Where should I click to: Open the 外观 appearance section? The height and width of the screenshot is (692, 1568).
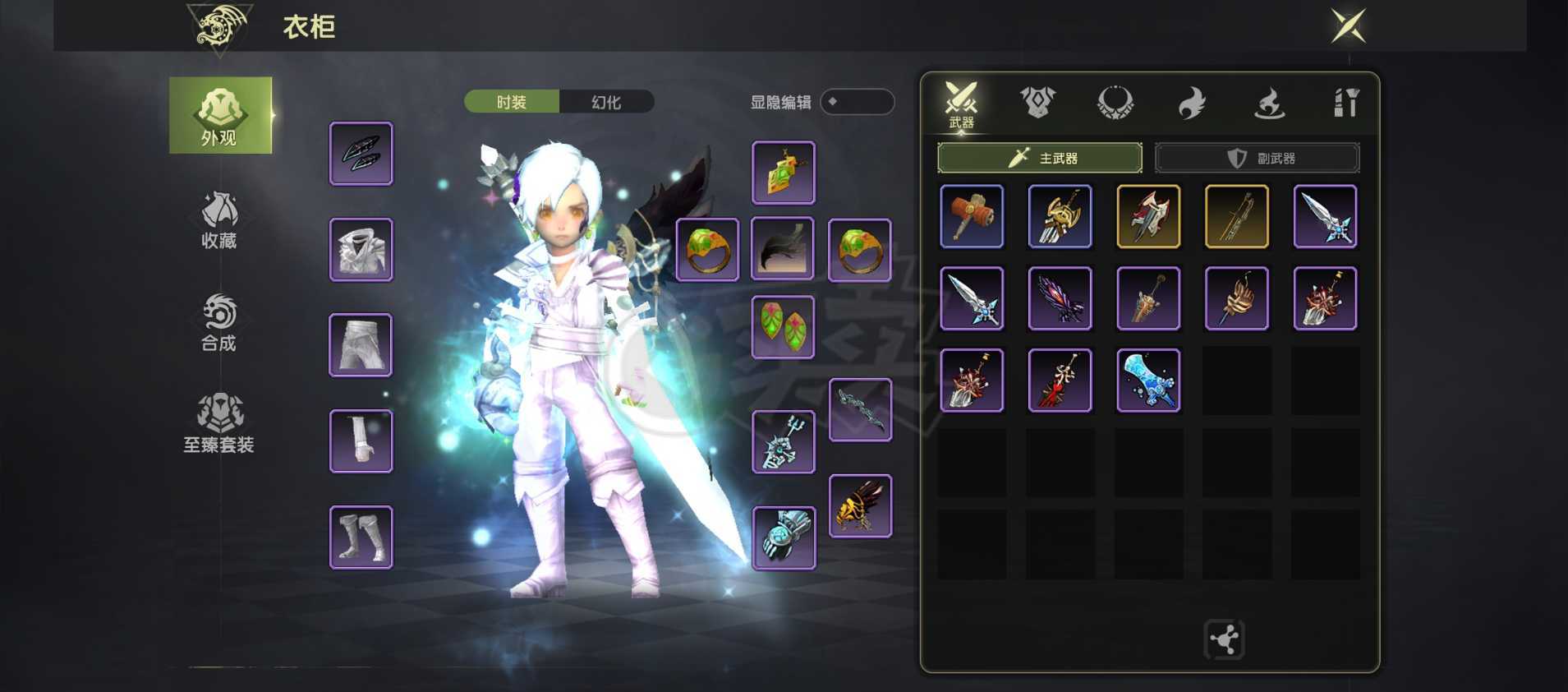[220, 115]
